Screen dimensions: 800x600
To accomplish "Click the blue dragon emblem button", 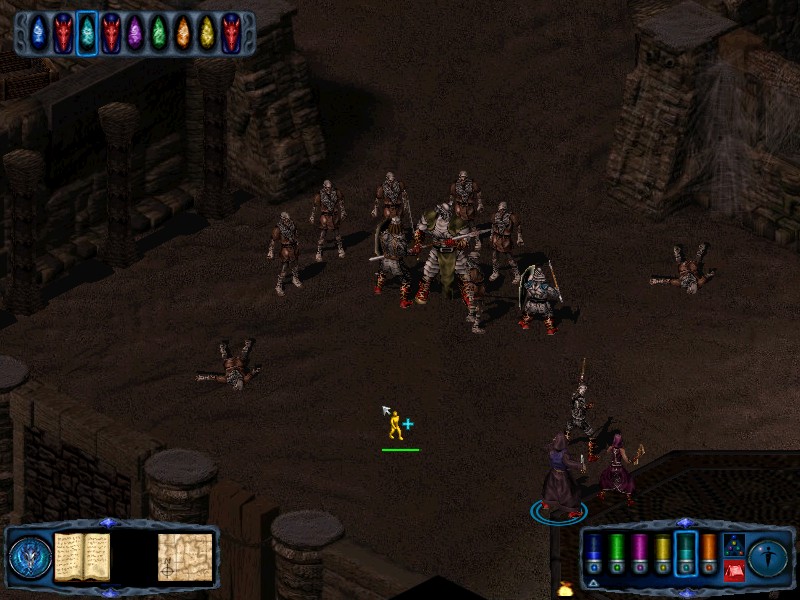I will 30,557.
